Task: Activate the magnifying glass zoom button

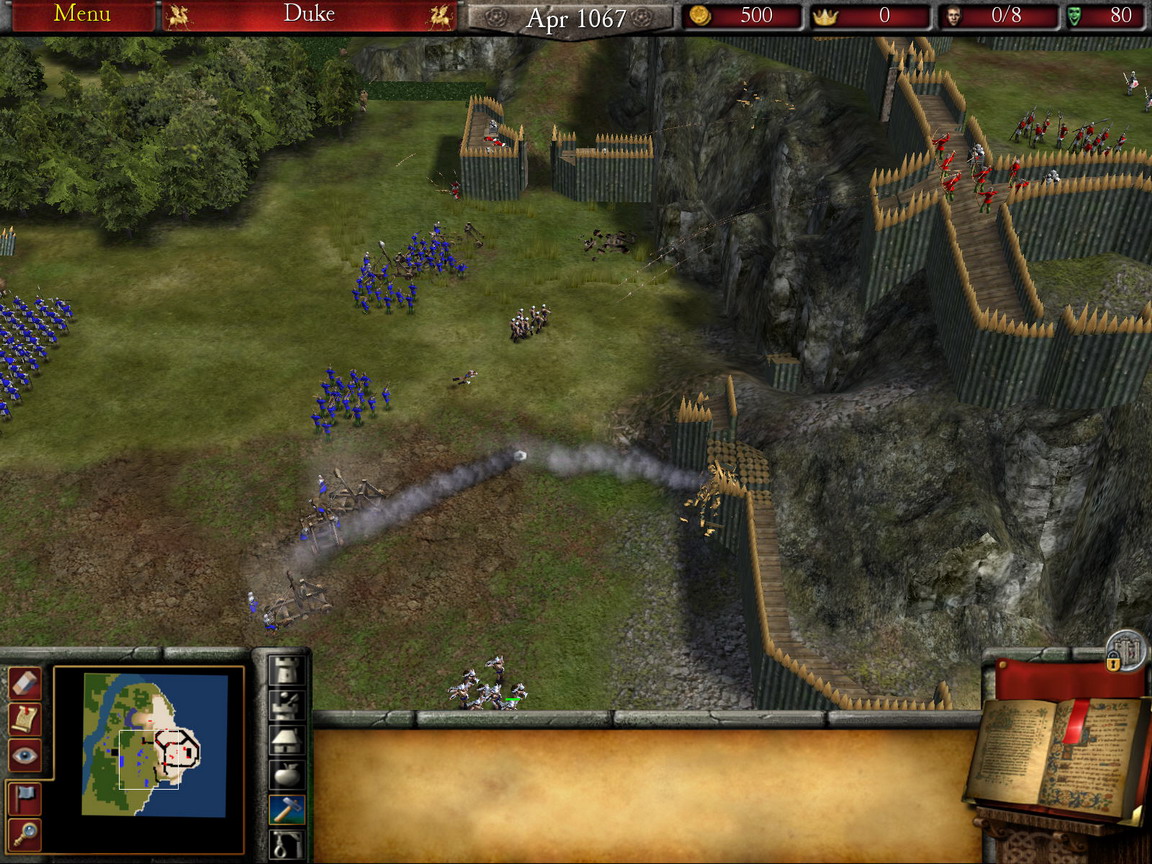Action: pyautogui.click(x=24, y=832)
